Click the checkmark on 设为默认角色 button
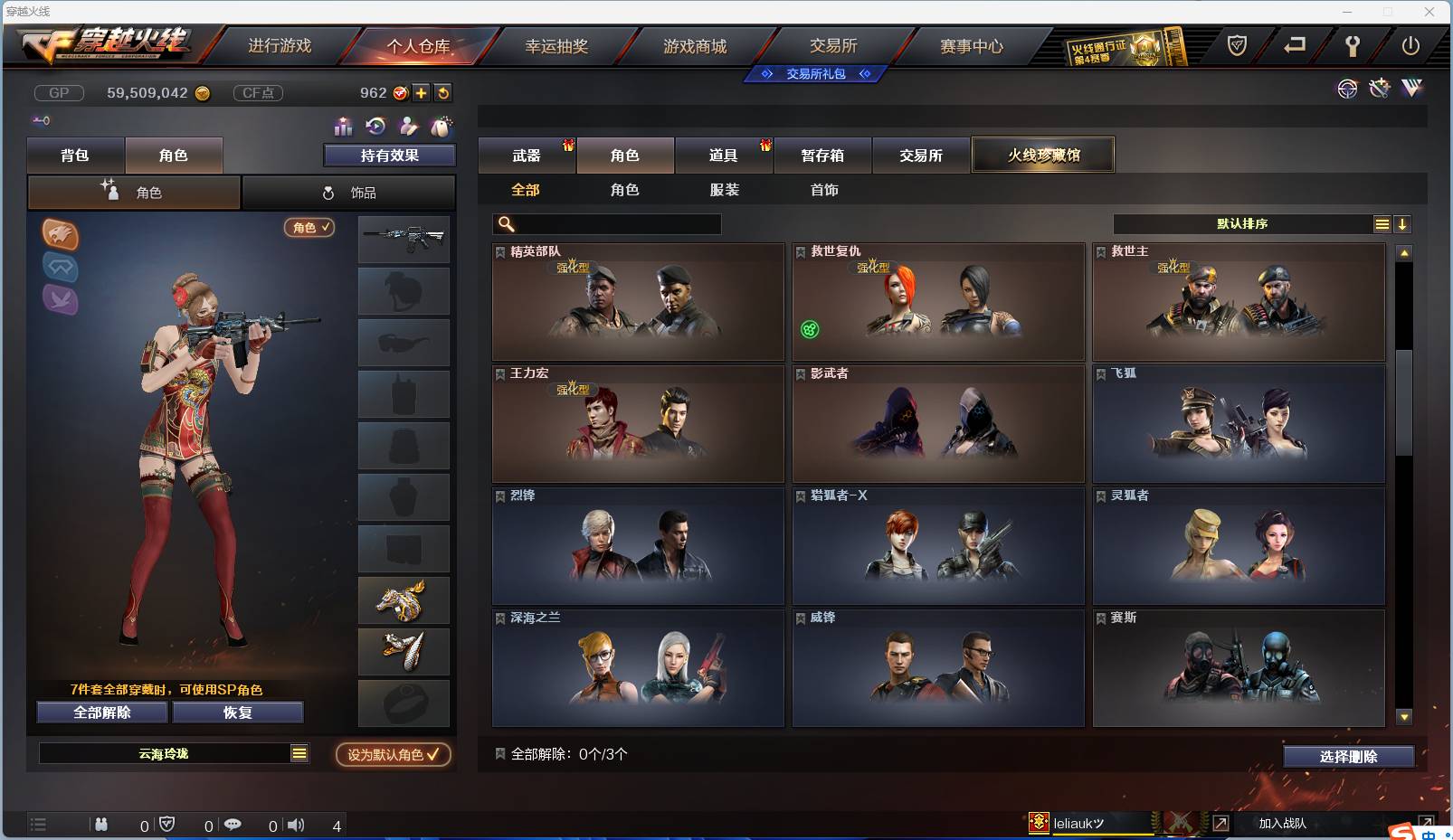Image resolution: width=1453 pixels, height=840 pixels. pyautogui.click(x=433, y=755)
